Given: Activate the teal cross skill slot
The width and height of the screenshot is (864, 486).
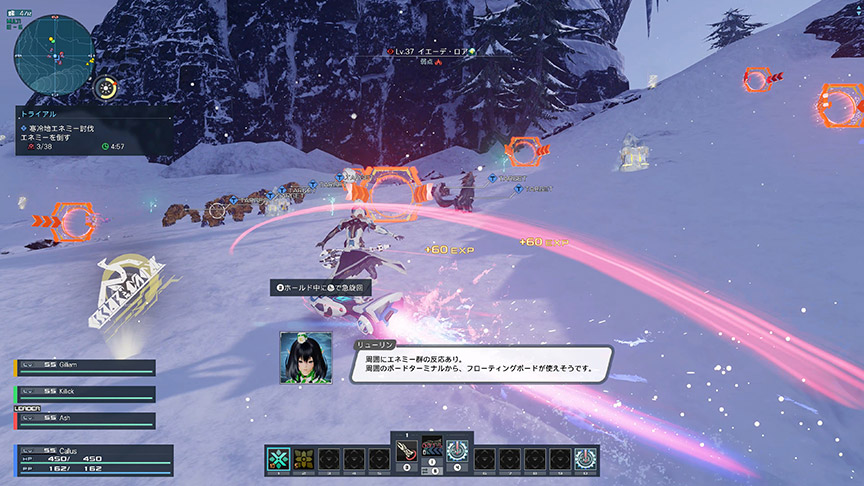Looking at the screenshot, I should pos(279,459).
